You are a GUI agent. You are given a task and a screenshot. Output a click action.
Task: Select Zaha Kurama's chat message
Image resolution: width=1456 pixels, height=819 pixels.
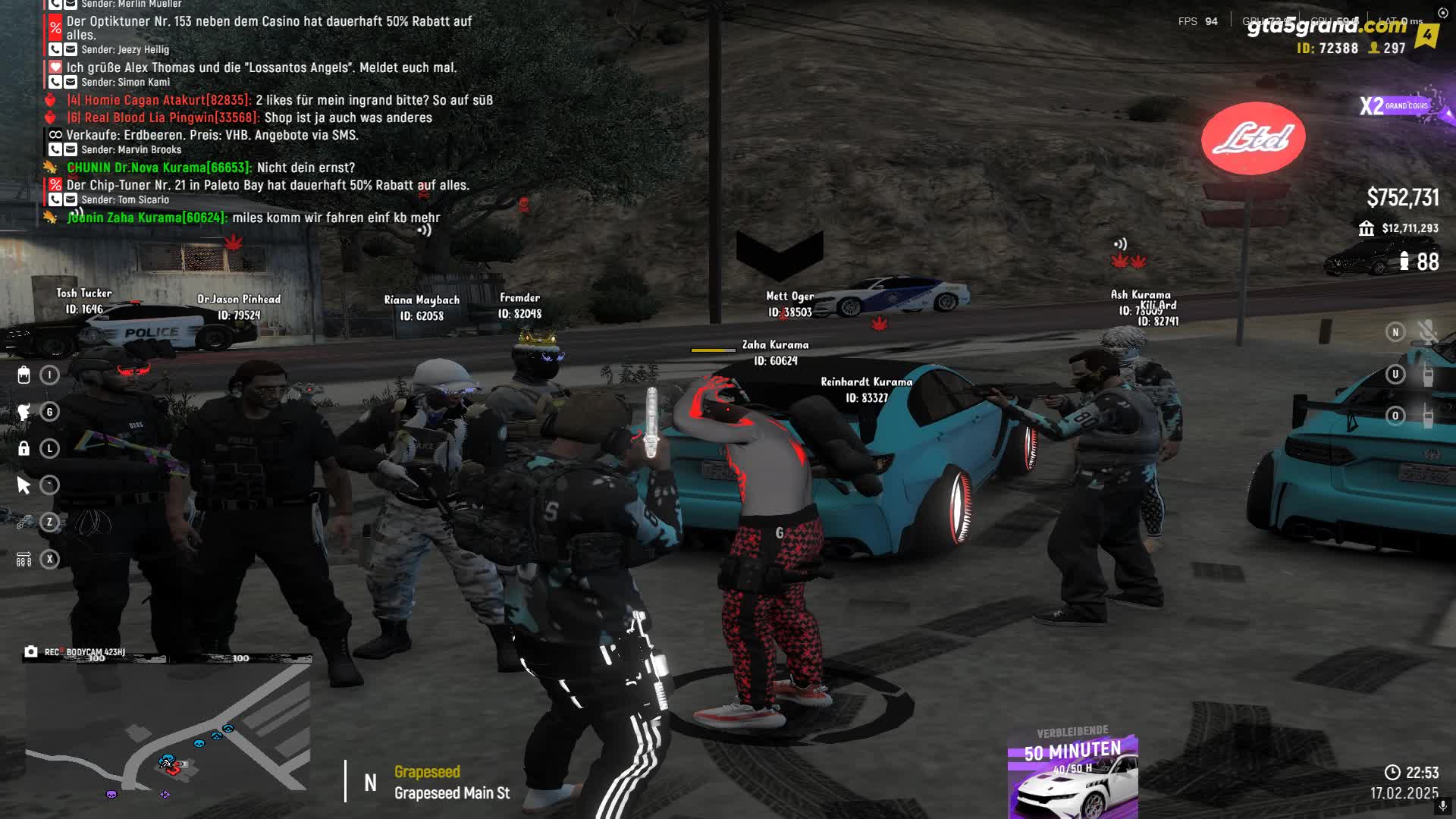click(254, 218)
